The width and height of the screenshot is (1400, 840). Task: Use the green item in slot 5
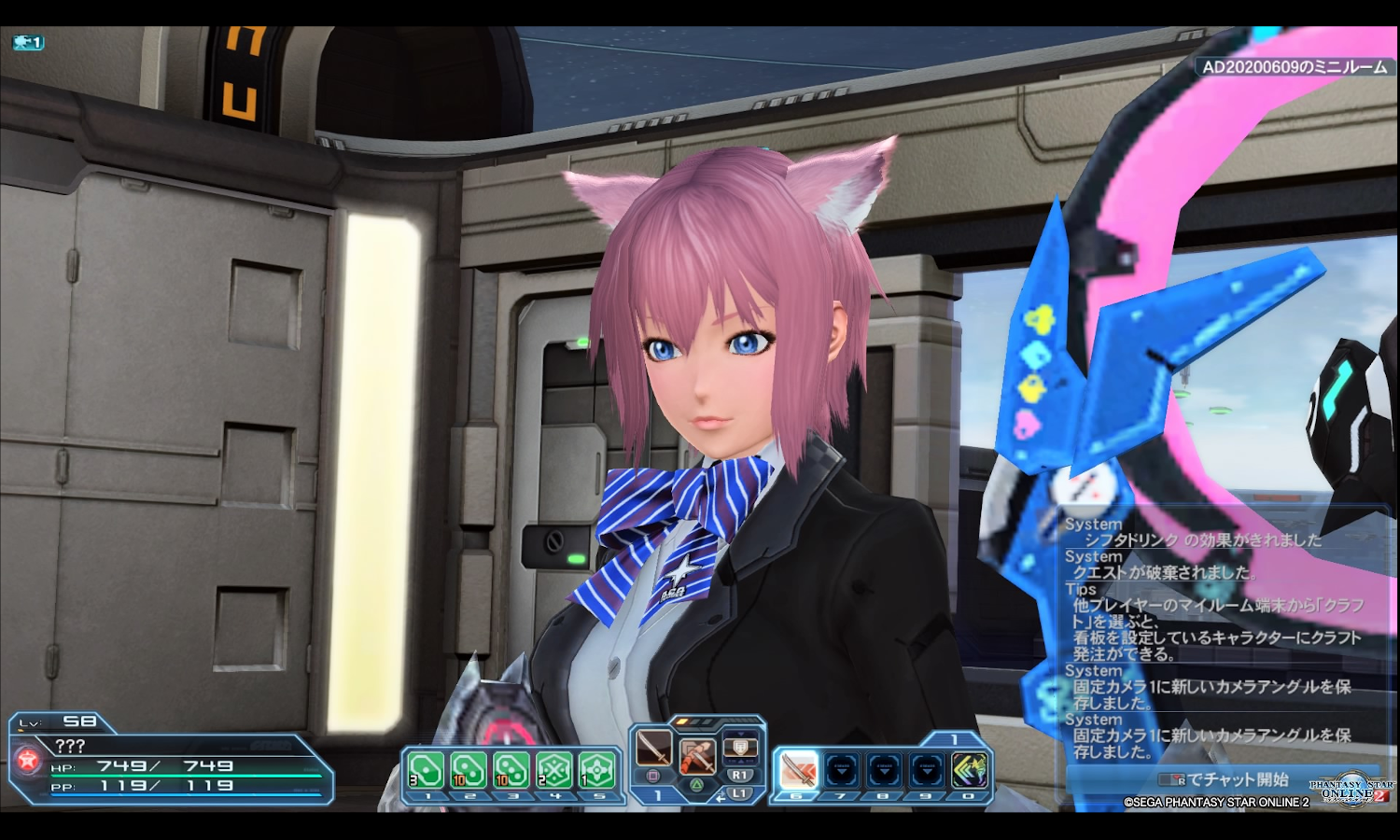click(597, 771)
